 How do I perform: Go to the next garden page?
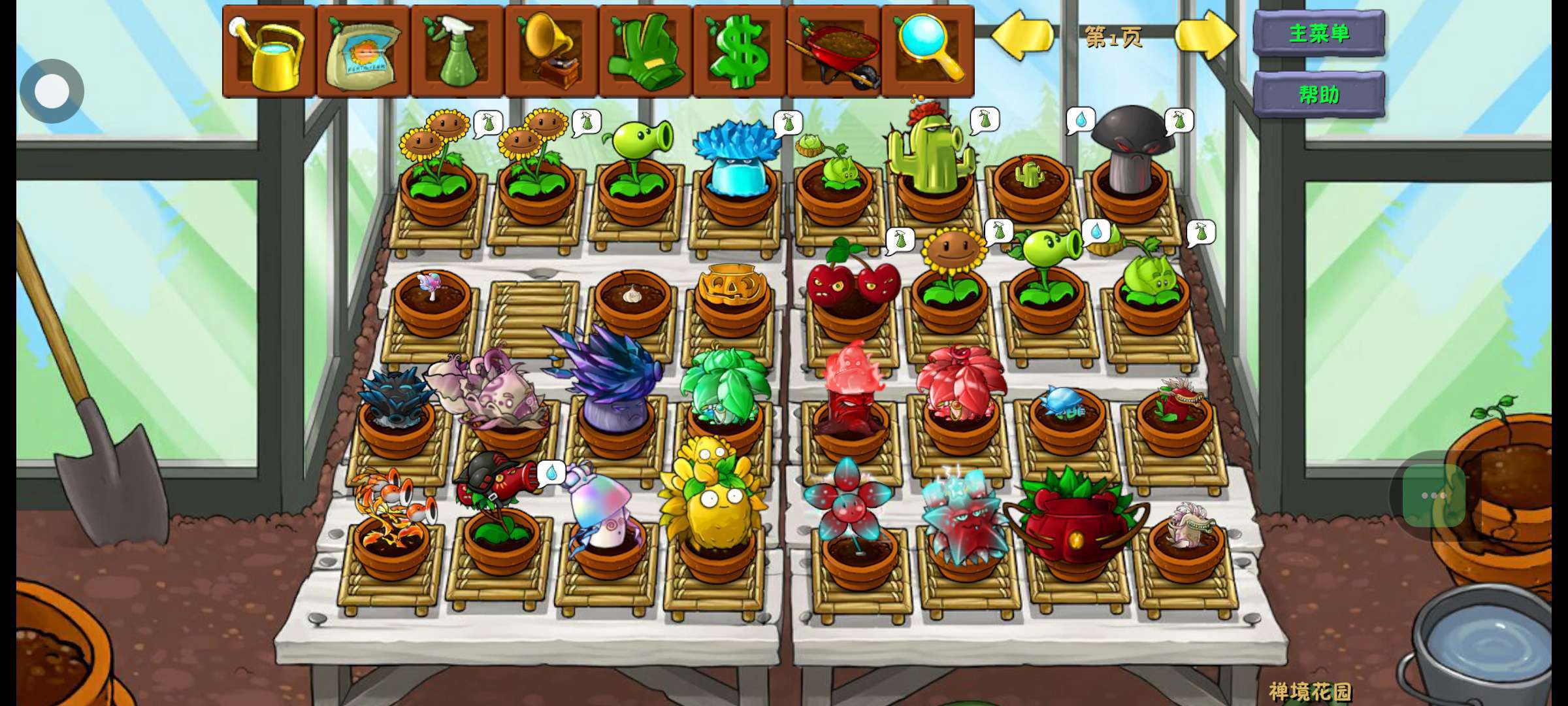pyautogui.click(x=1205, y=35)
